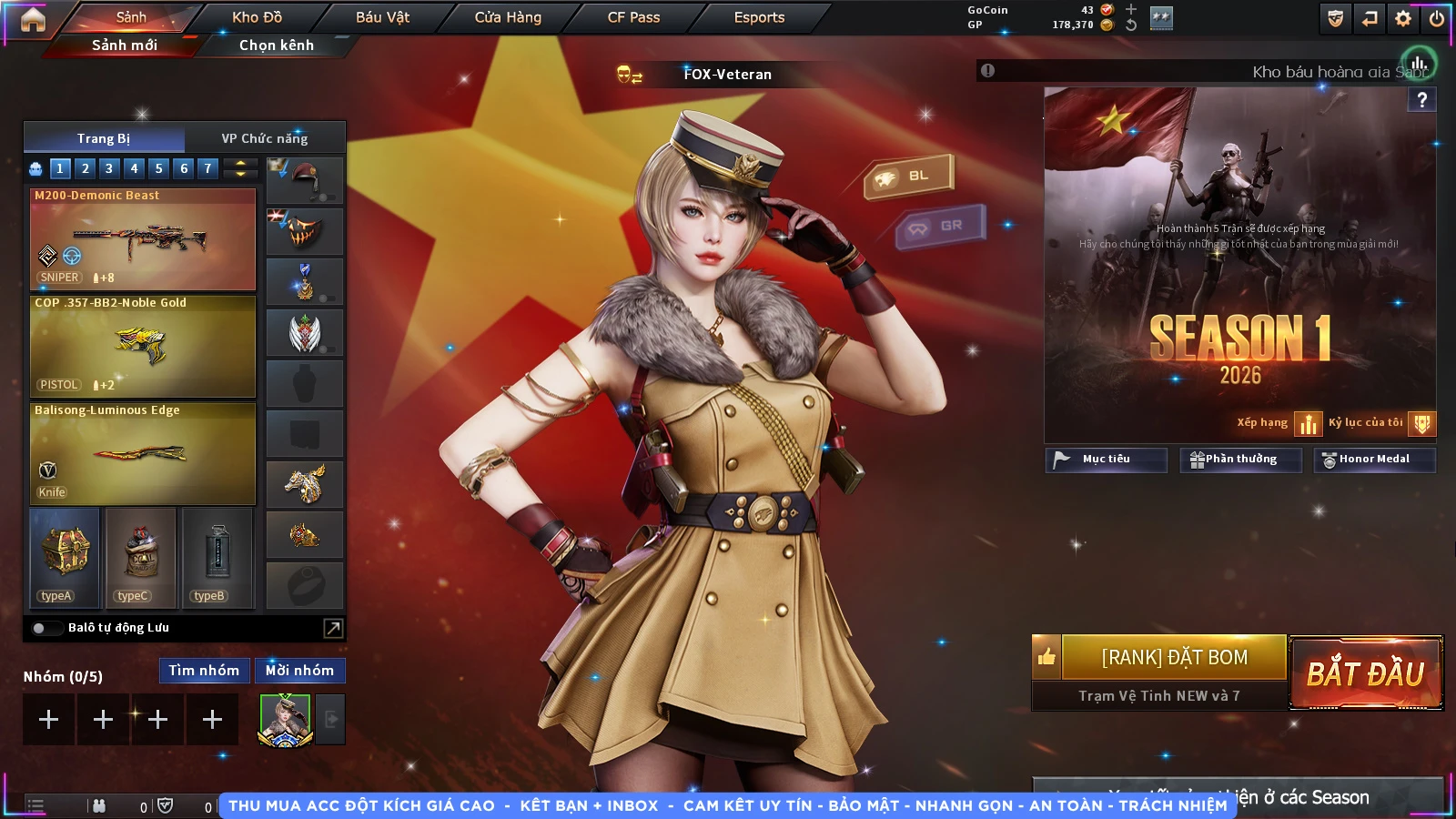Start the match with BẮT ĐẦU

[x=1366, y=673]
